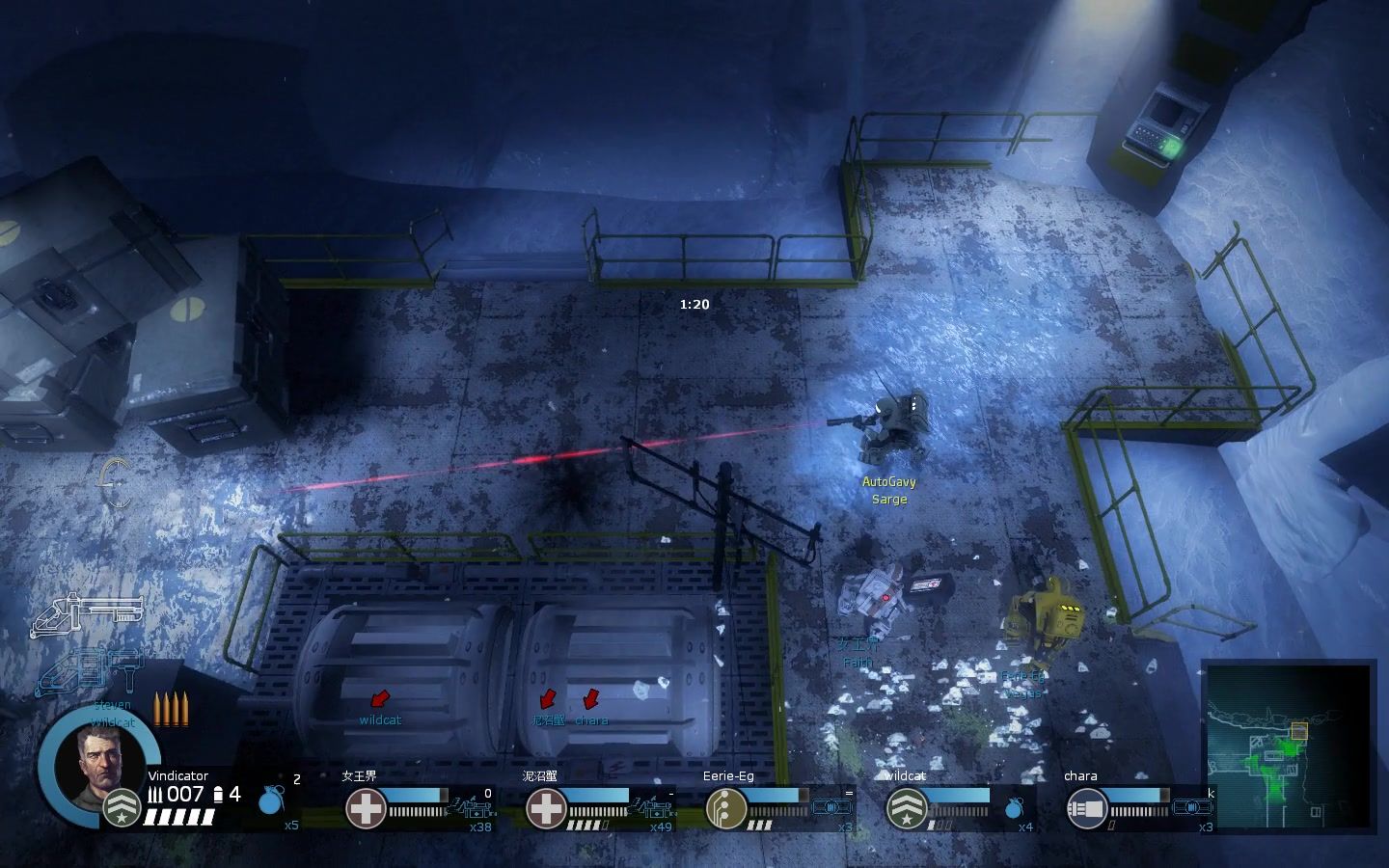This screenshot has height=868, width=1389.
Task: Choose wildcat's officer class icon
Action: click(906, 808)
